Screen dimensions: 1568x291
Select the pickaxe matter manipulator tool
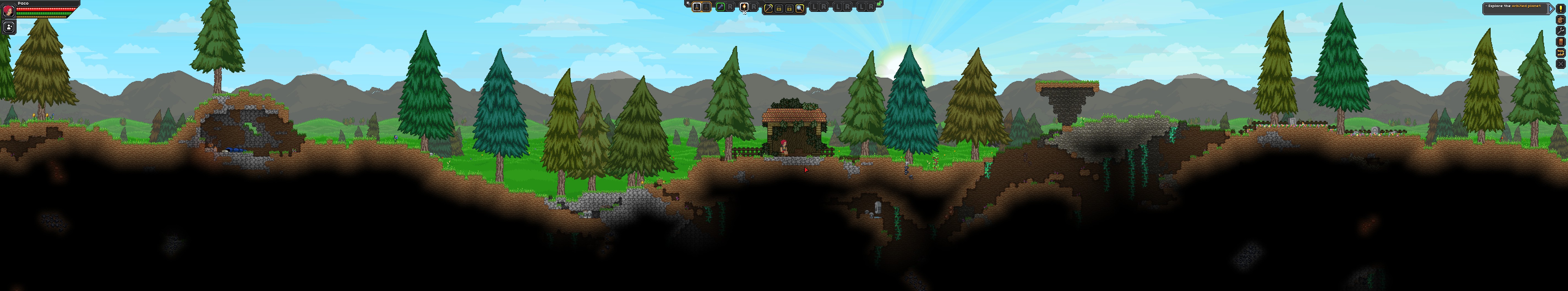[x=768, y=8]
